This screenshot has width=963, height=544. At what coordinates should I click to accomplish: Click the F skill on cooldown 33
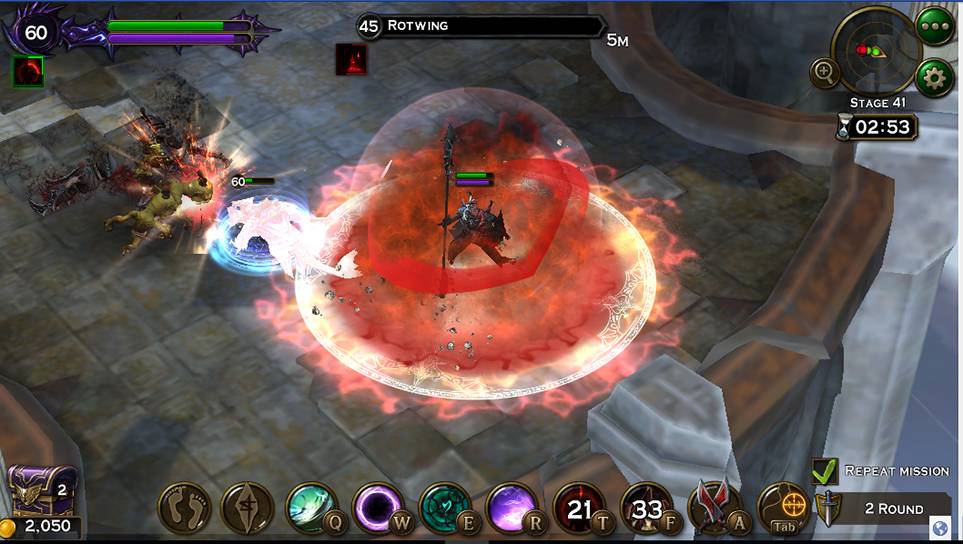(647, 508)
